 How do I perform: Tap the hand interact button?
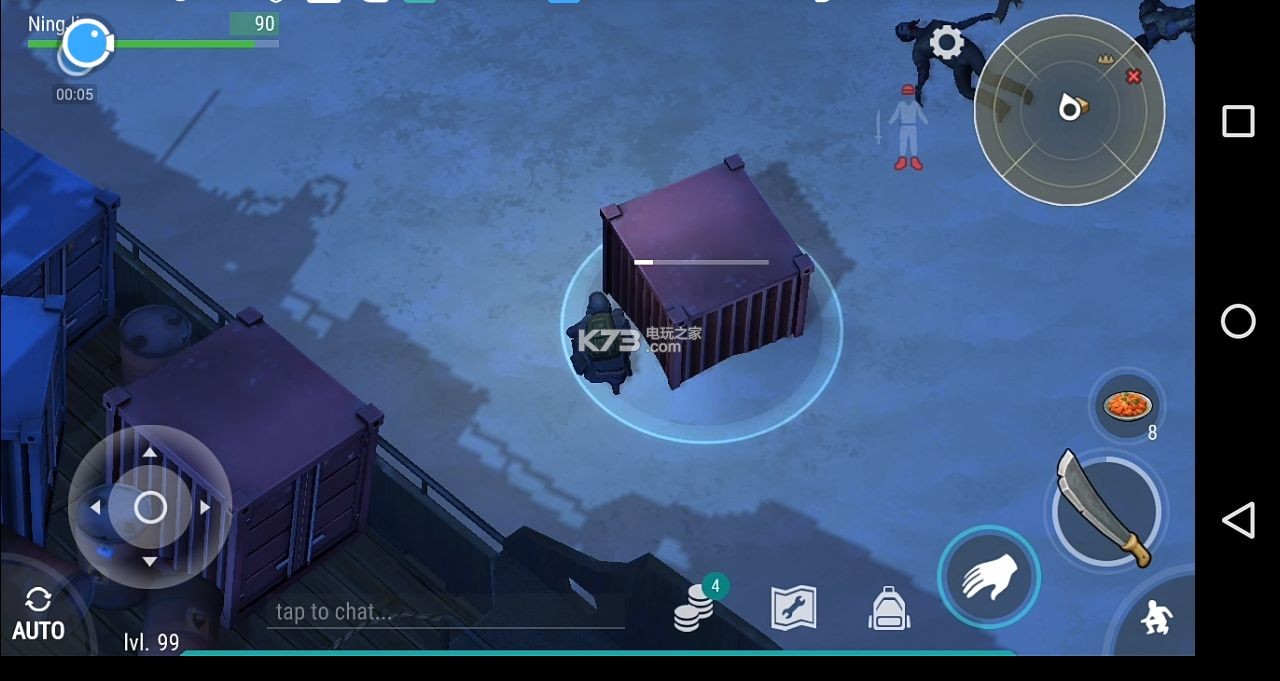point(989,578)
